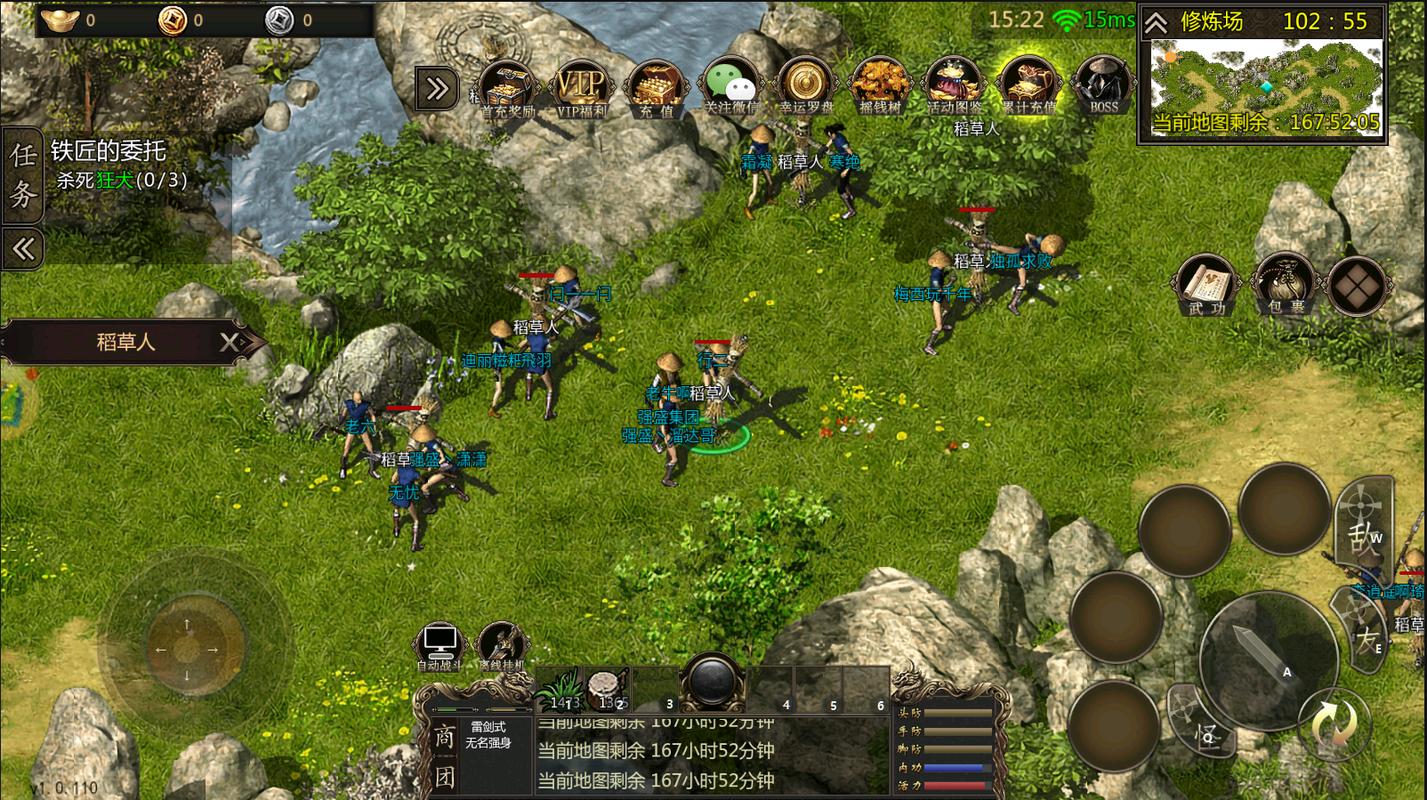1427x800 pixels.
Task: Open the 幸运罗盘 lucky compass
Action: [x=806, y=86]
